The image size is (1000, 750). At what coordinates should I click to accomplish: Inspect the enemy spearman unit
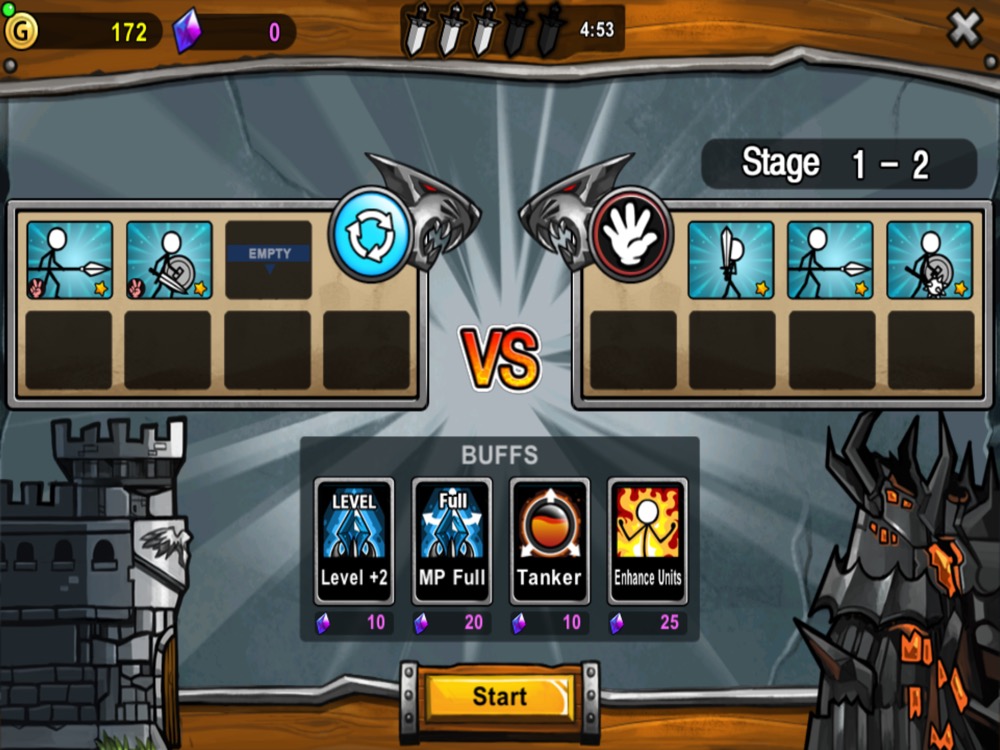(830, 260)
